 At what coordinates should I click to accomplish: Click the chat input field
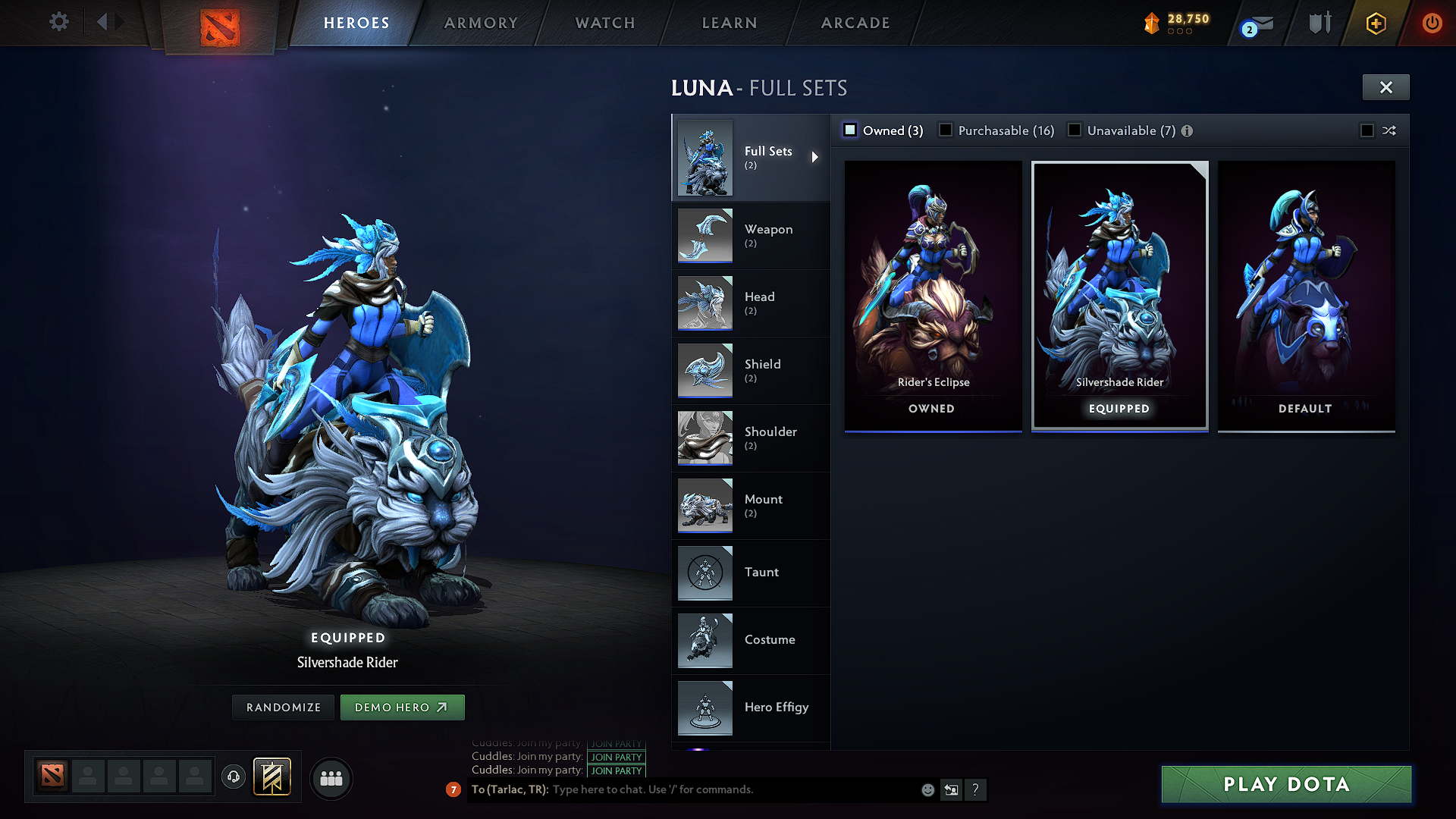[682, 789]
